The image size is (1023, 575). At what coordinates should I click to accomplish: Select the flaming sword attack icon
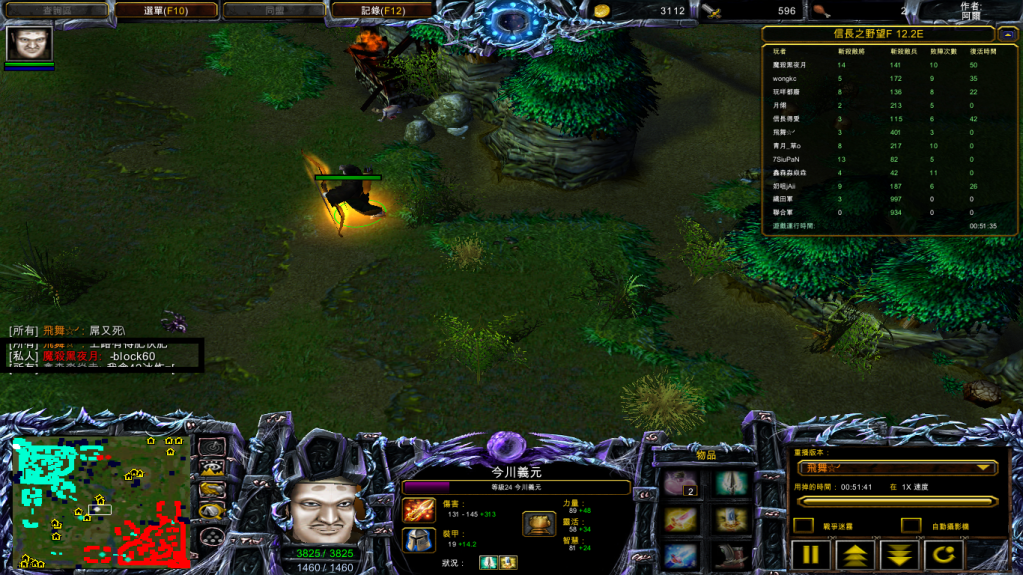pos(418,511)
